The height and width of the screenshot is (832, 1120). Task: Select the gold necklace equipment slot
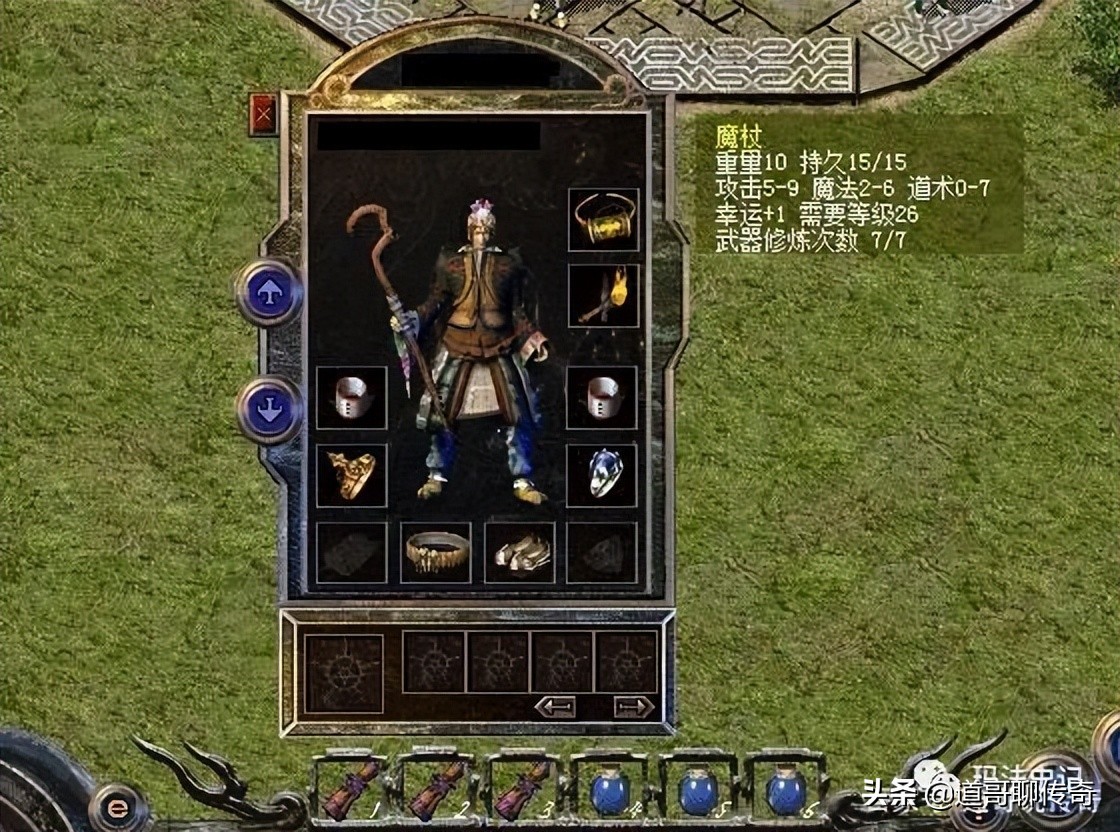coord(603,219)
